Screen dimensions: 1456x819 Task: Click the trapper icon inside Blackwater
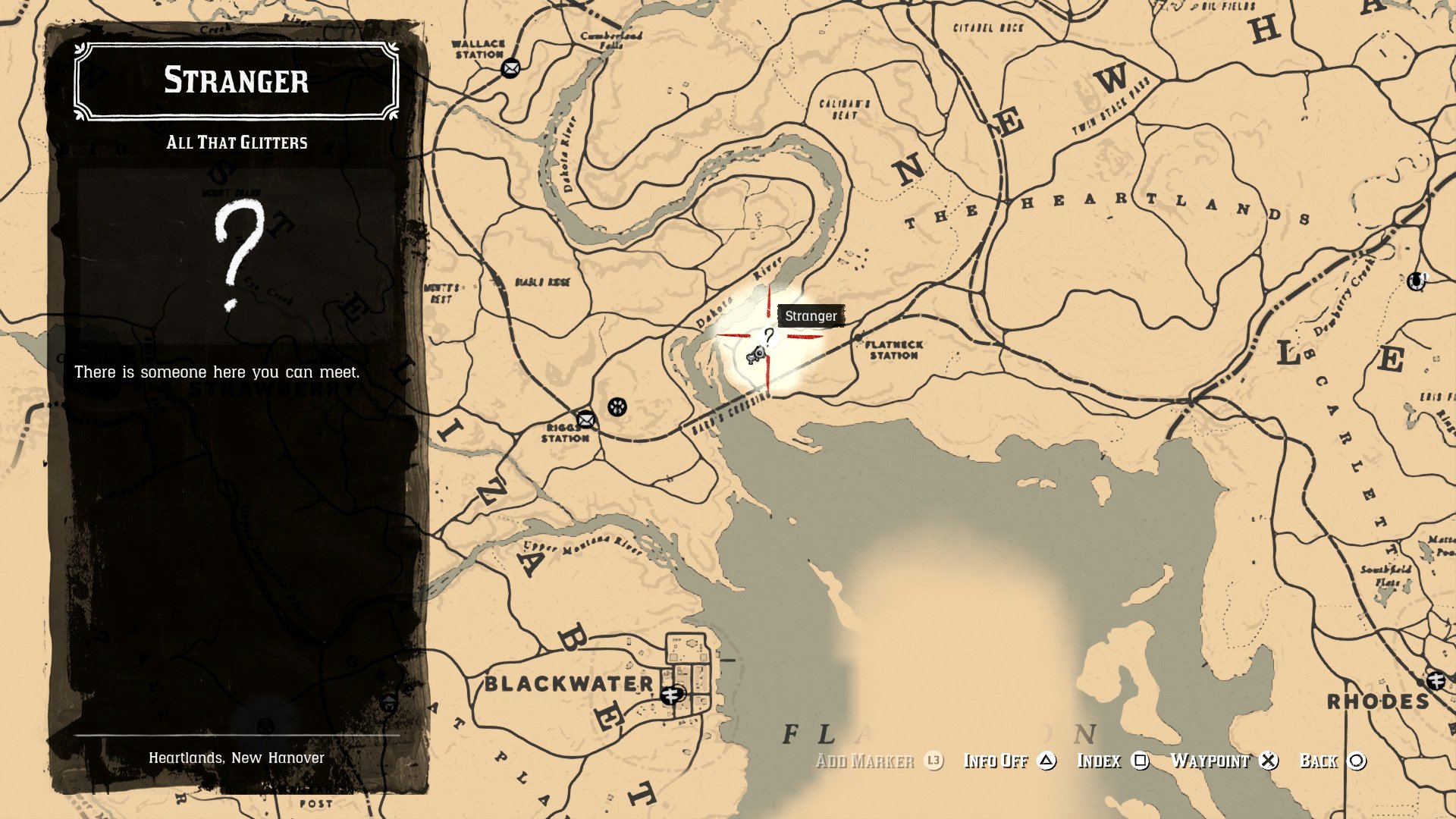tap(670, 695)
